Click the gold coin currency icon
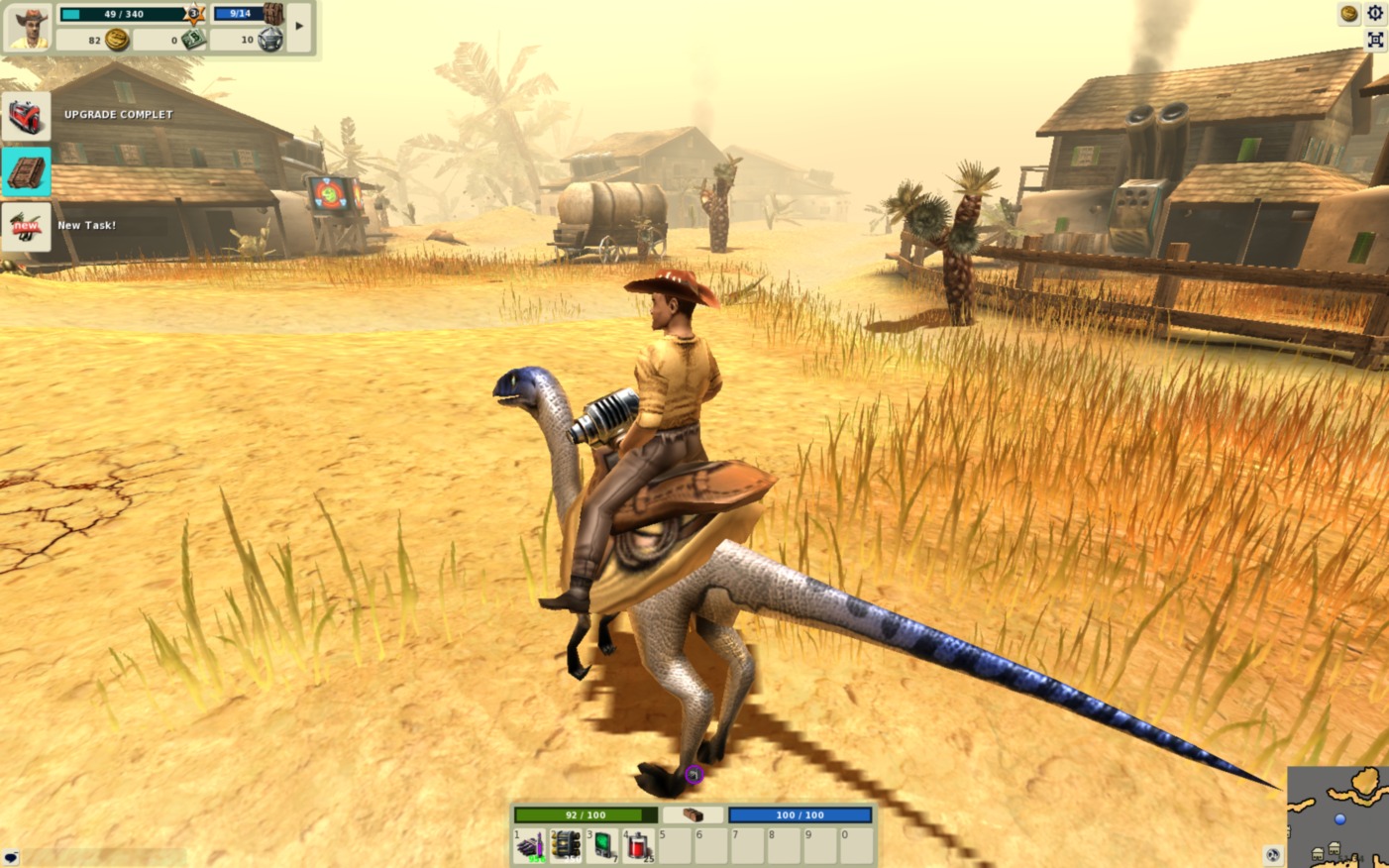This screenshot has width=1389, height=868. pos(117,40)
